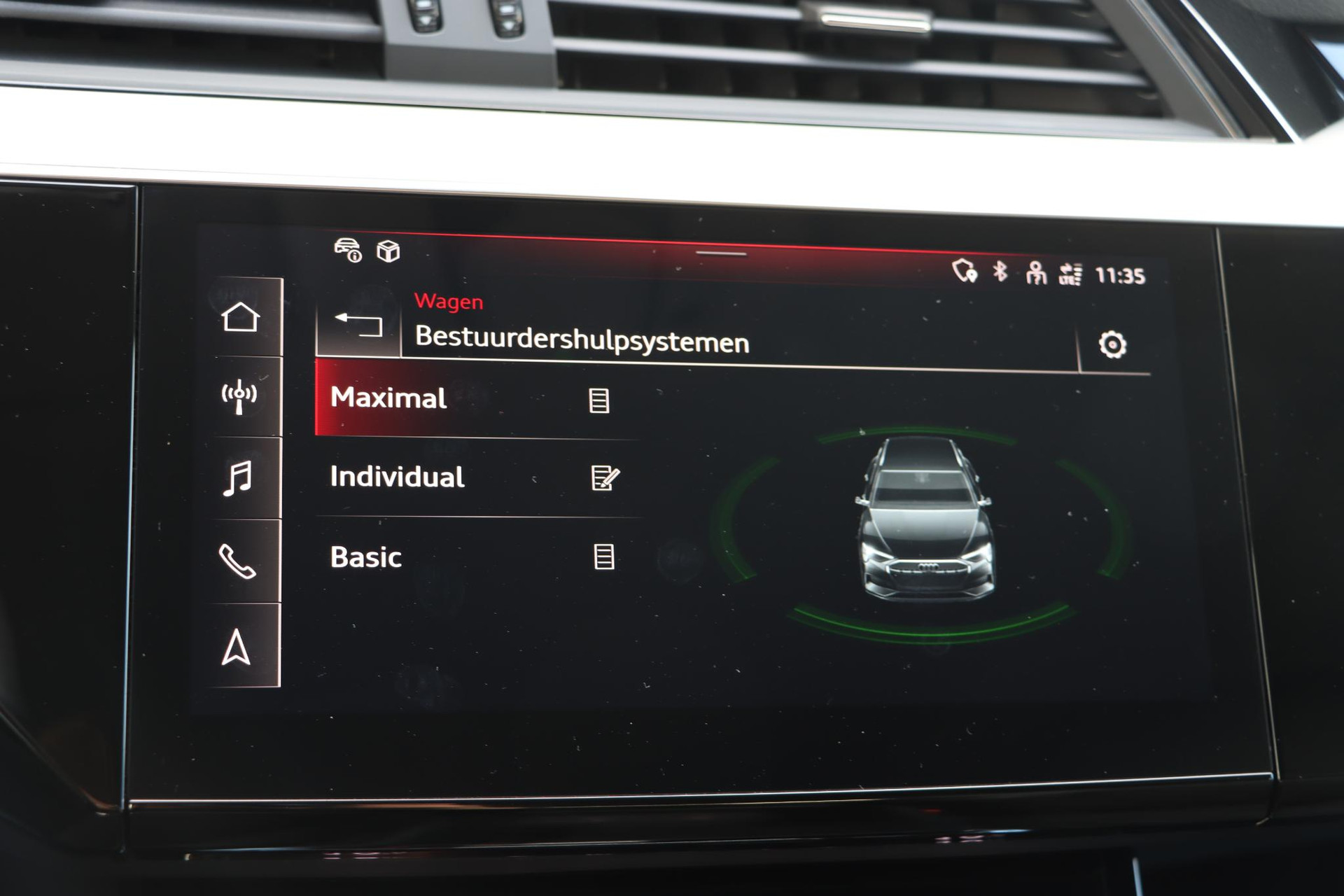Edit the Individual profile with pencil icon
1344x896 pixels.
click(x=605, y=478)
